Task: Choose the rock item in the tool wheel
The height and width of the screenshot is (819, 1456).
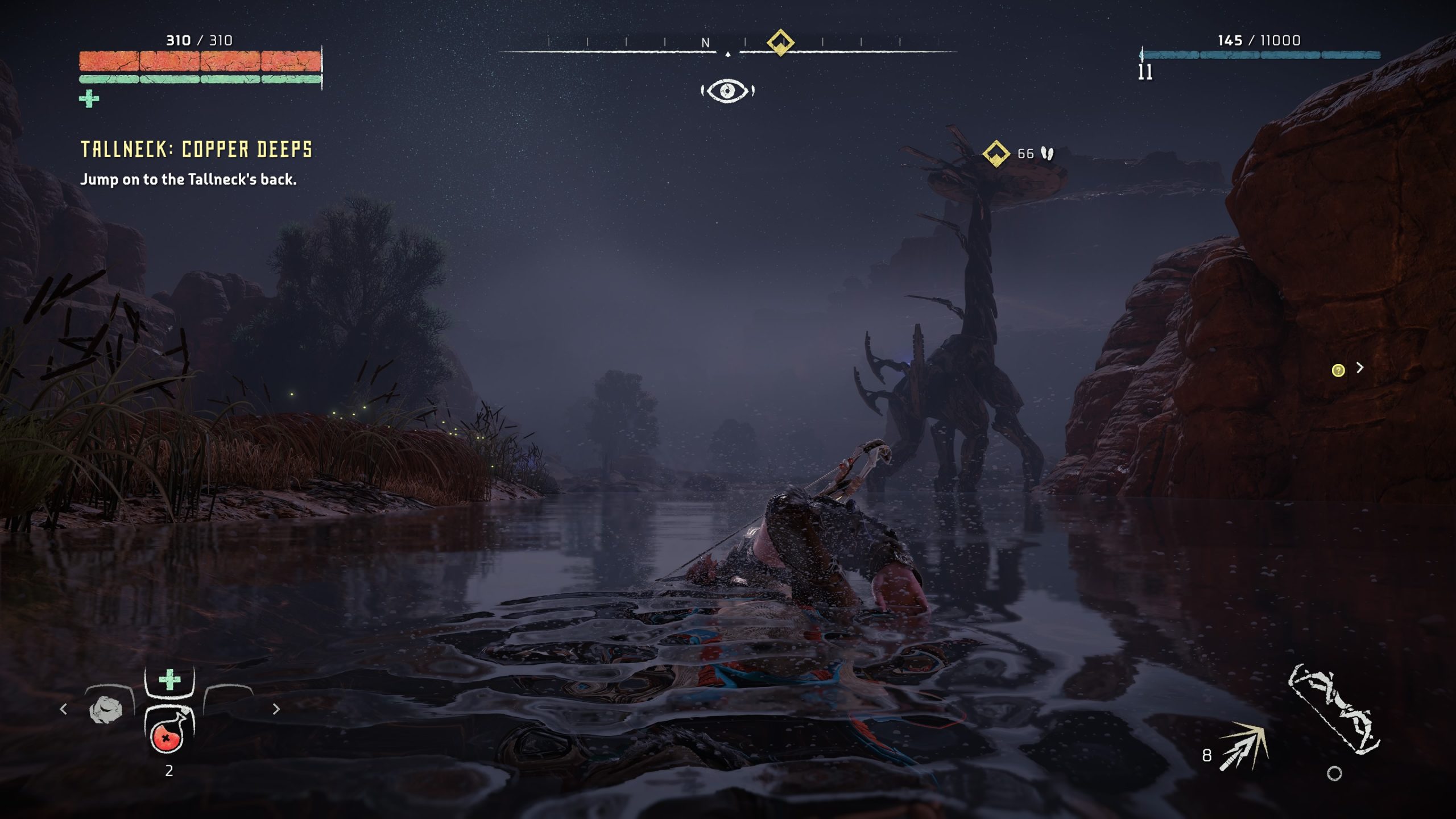Action: click(106, 710)
